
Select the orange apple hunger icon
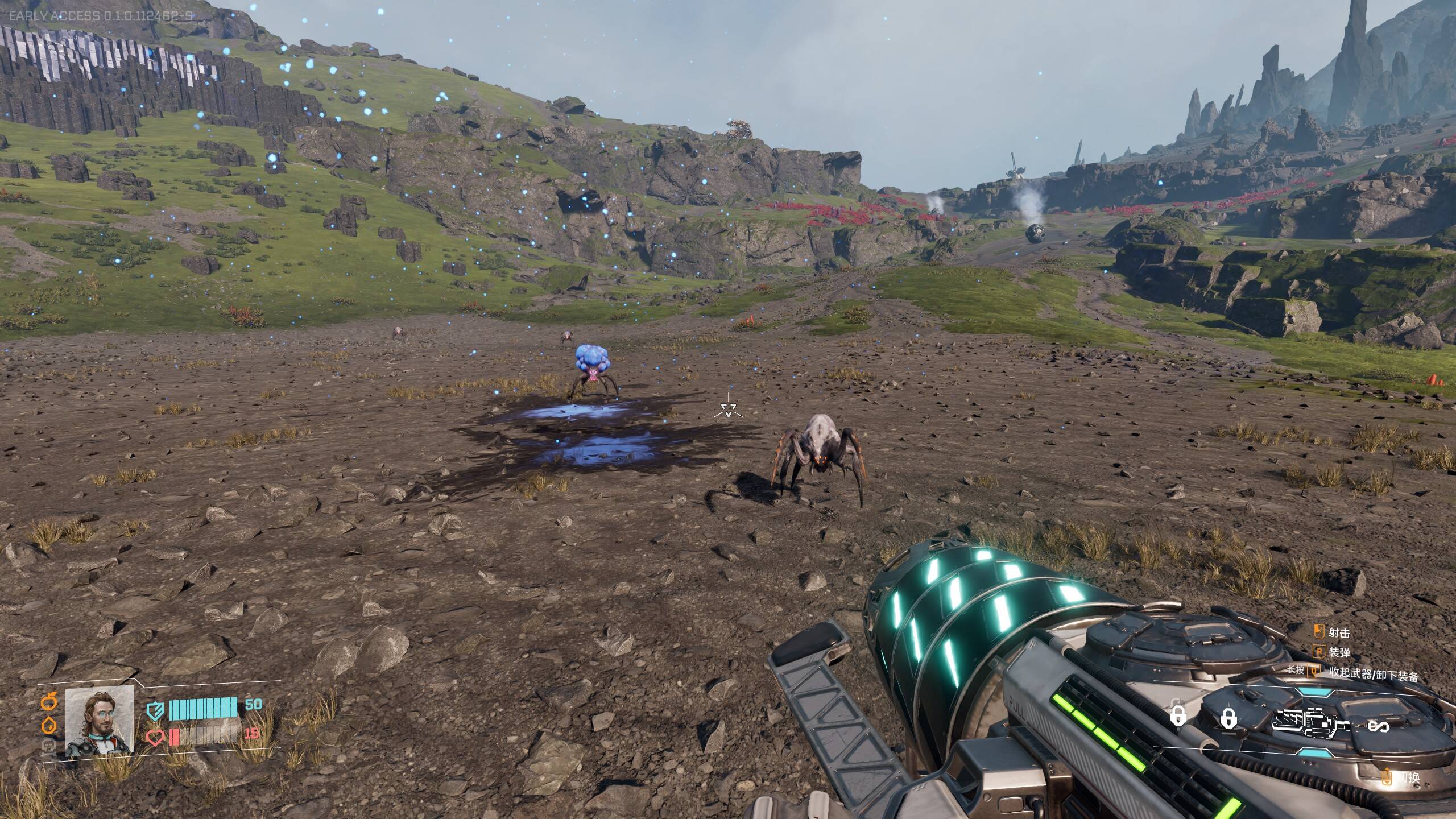tap(49, 702)
